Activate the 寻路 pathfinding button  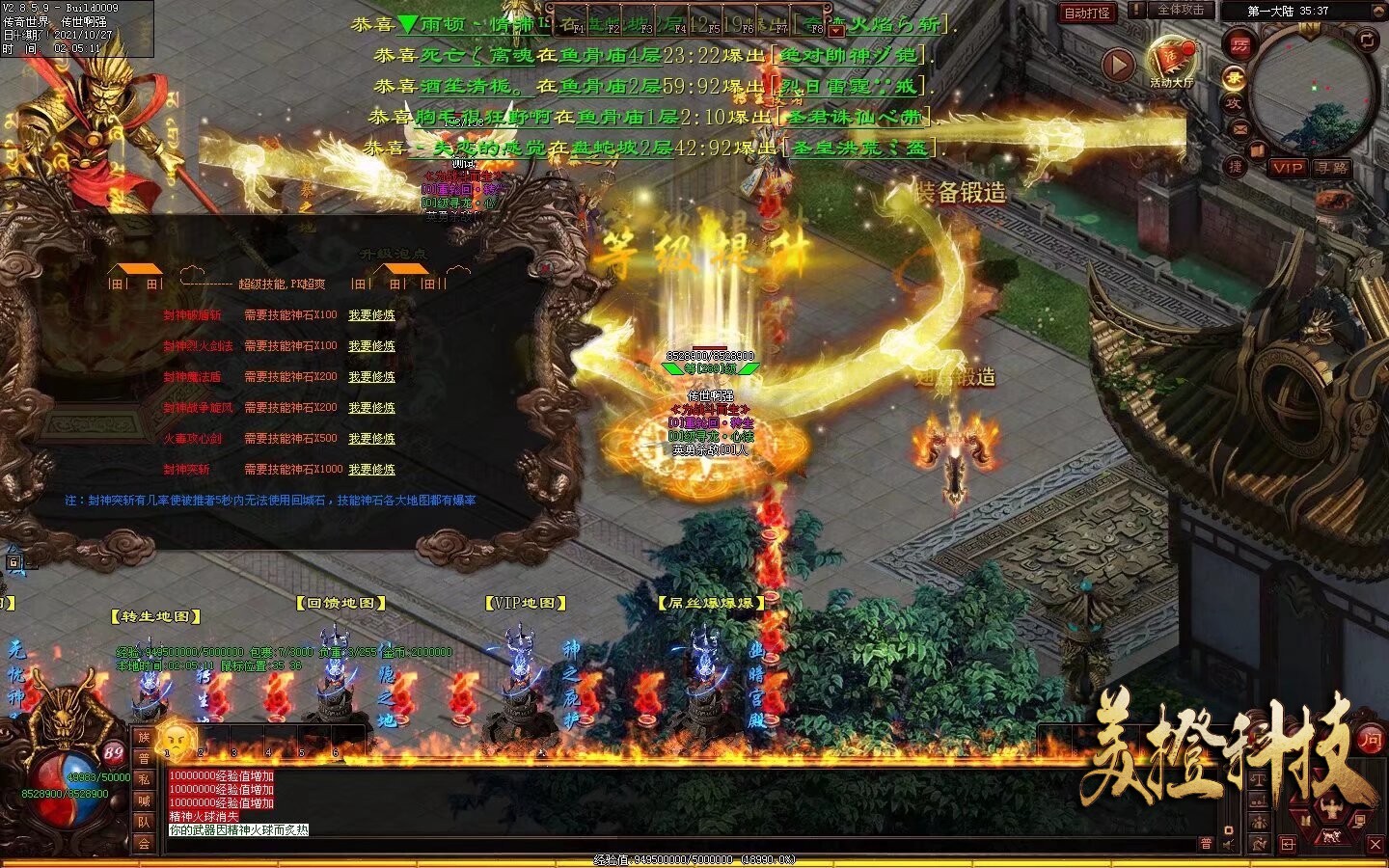1332,168
